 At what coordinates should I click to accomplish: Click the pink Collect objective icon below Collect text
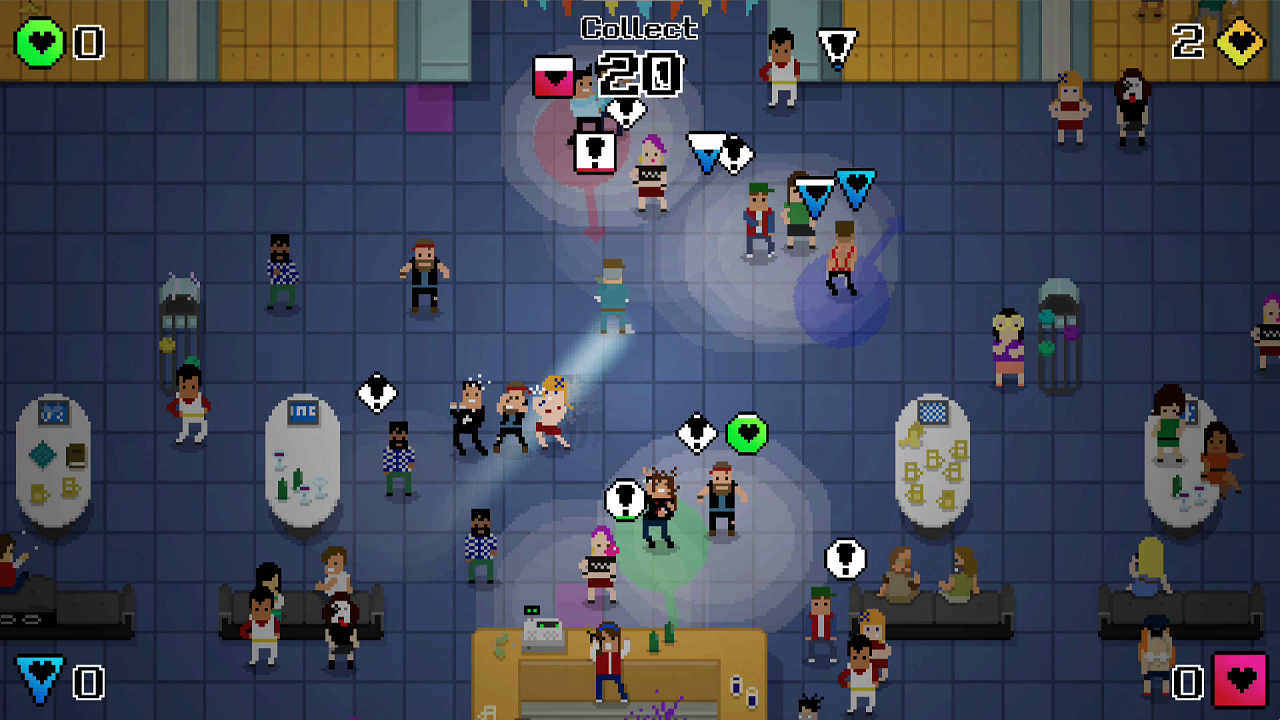click(555, 77)
